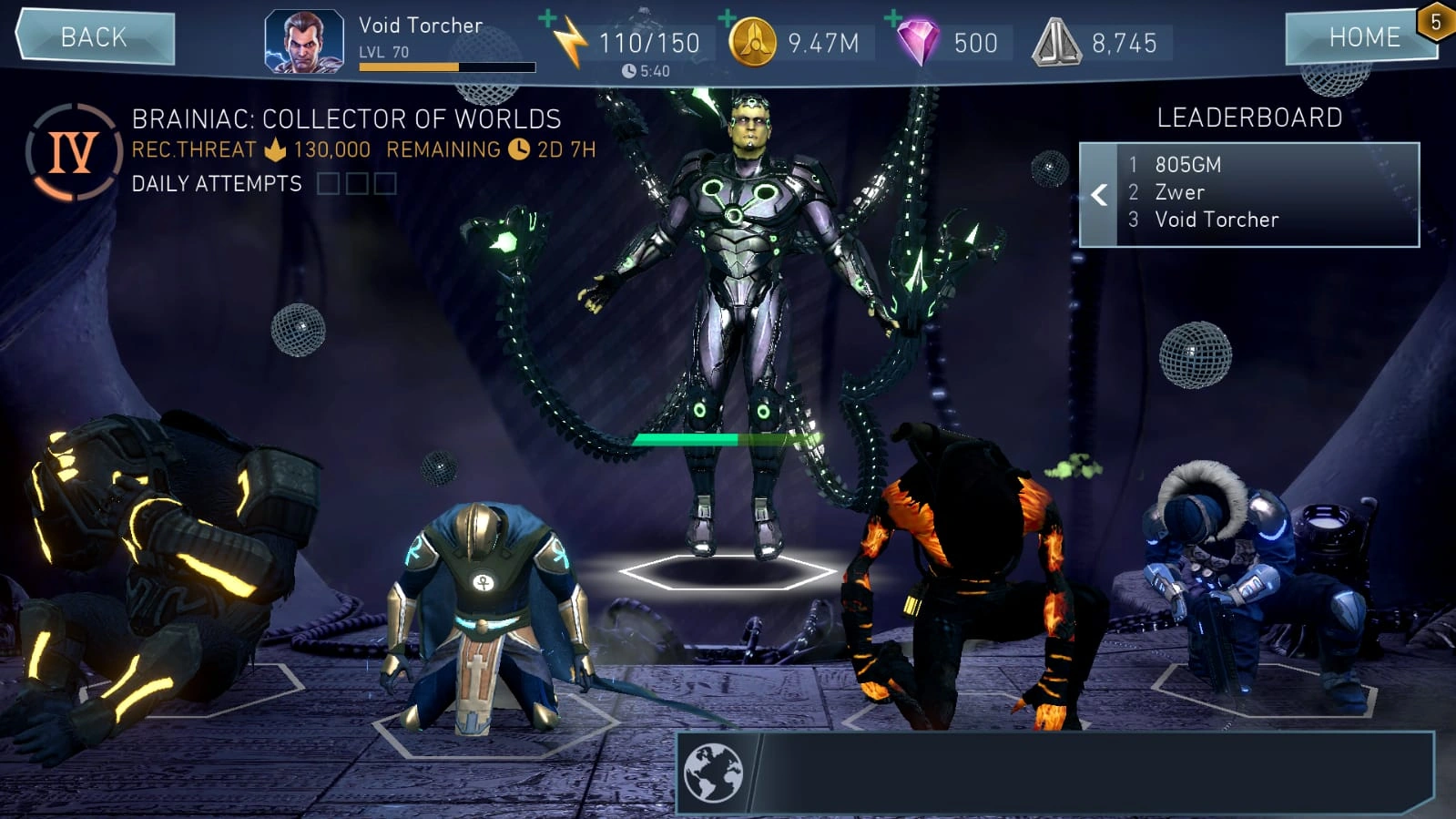Image resolution: width=1456 pixels, height=819 pixels.
Task: Check the first Daily Attempts box
Action: 330,184
